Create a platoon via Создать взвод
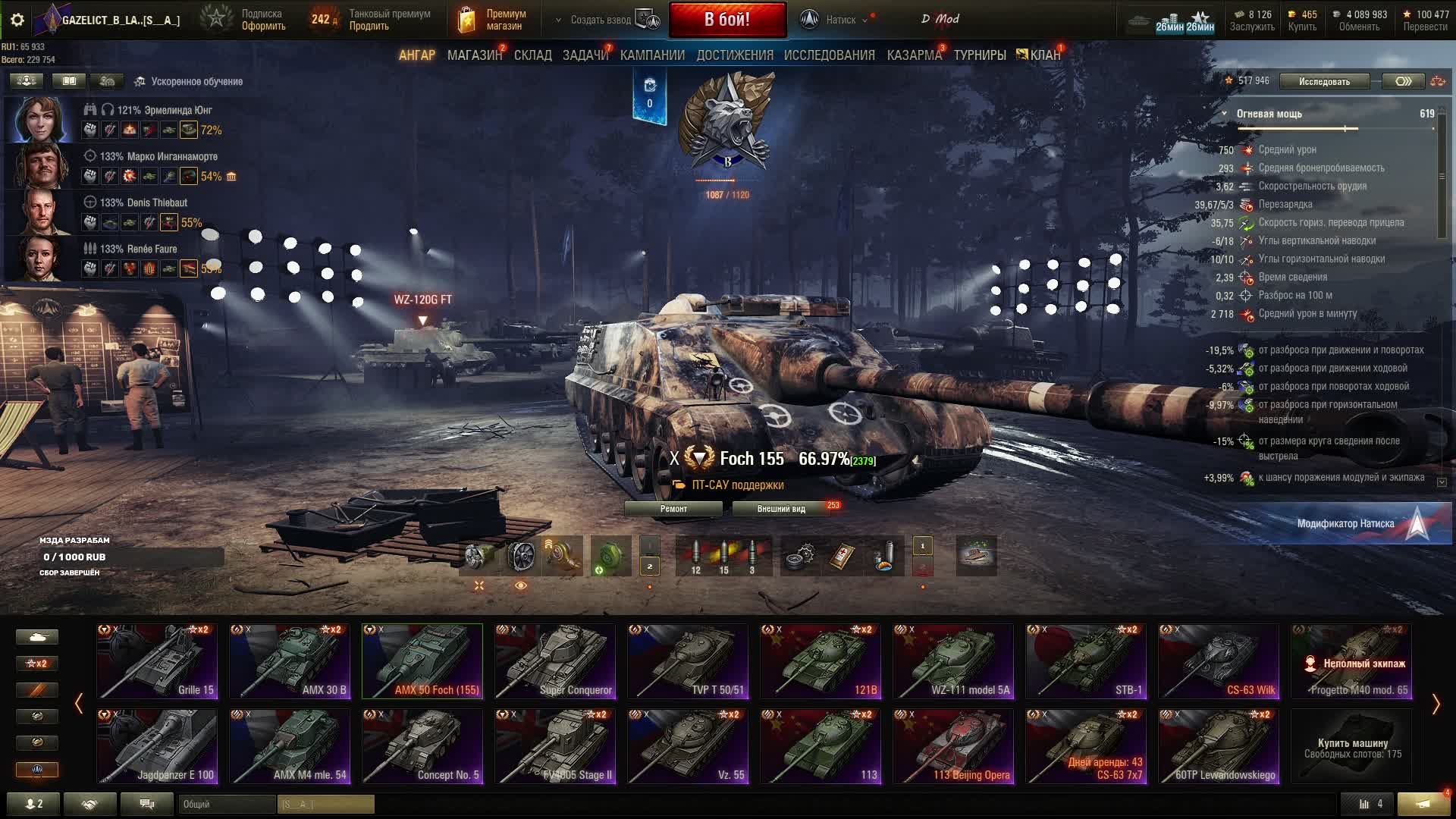 [x=601, y=20]
